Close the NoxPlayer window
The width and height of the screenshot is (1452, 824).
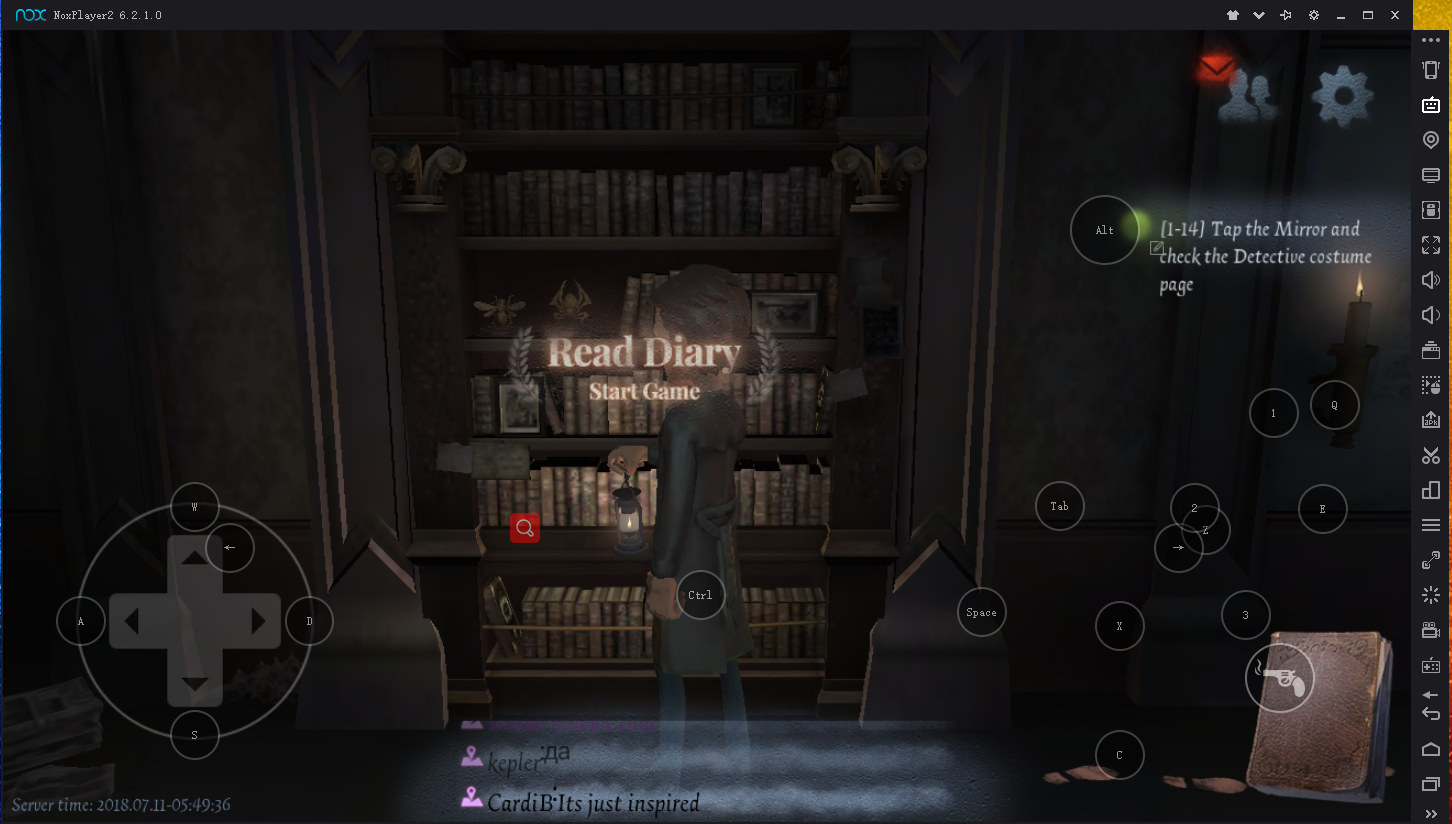click(x=1395, y=15)
